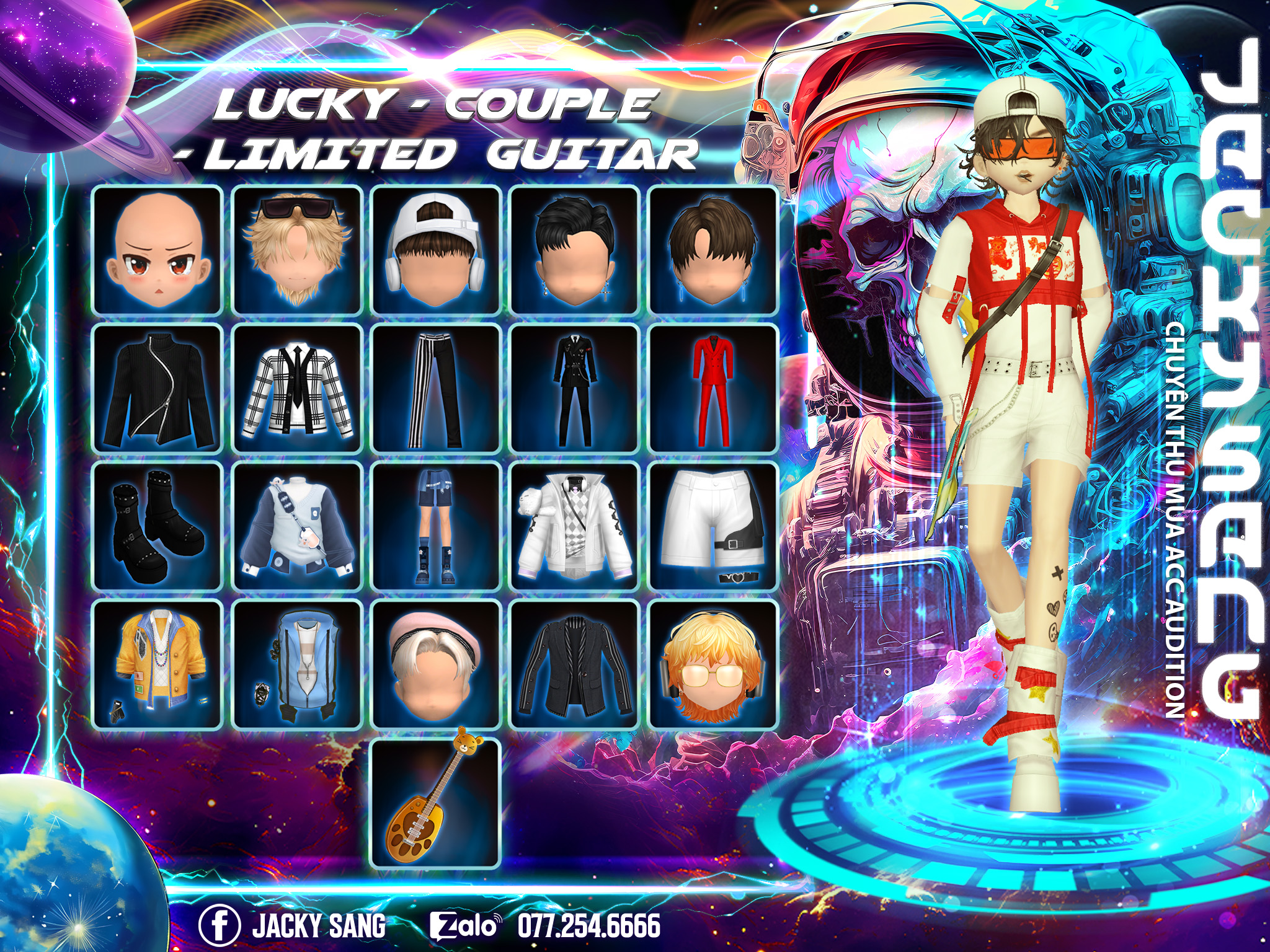Choose the yellow jacket tile
This screenshot has height=952, width=1270.
[x=158, y=664]
